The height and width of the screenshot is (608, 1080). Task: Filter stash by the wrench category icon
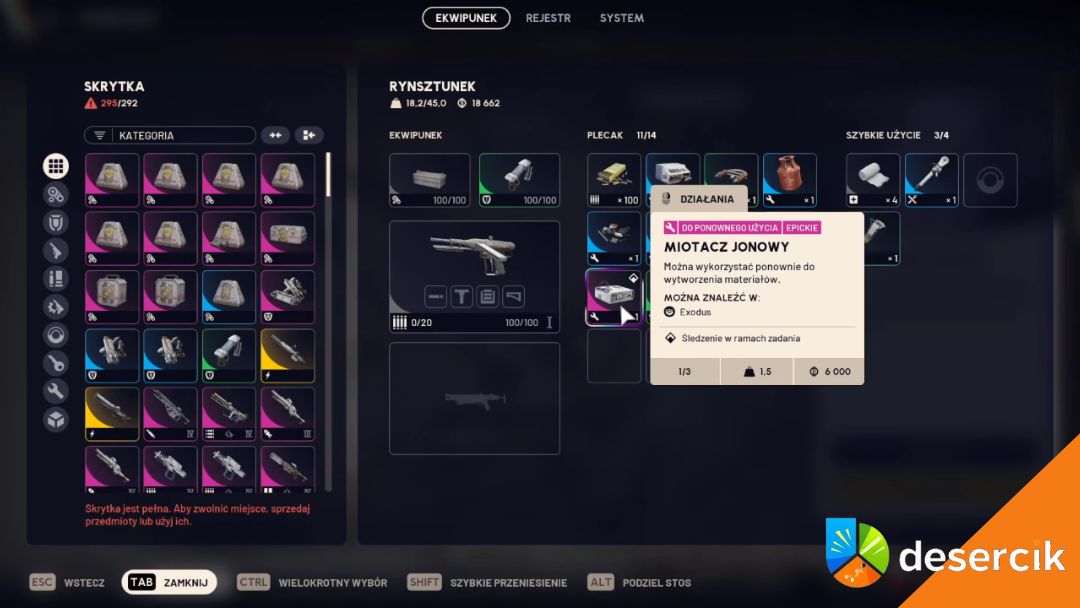tap(56, 391)
